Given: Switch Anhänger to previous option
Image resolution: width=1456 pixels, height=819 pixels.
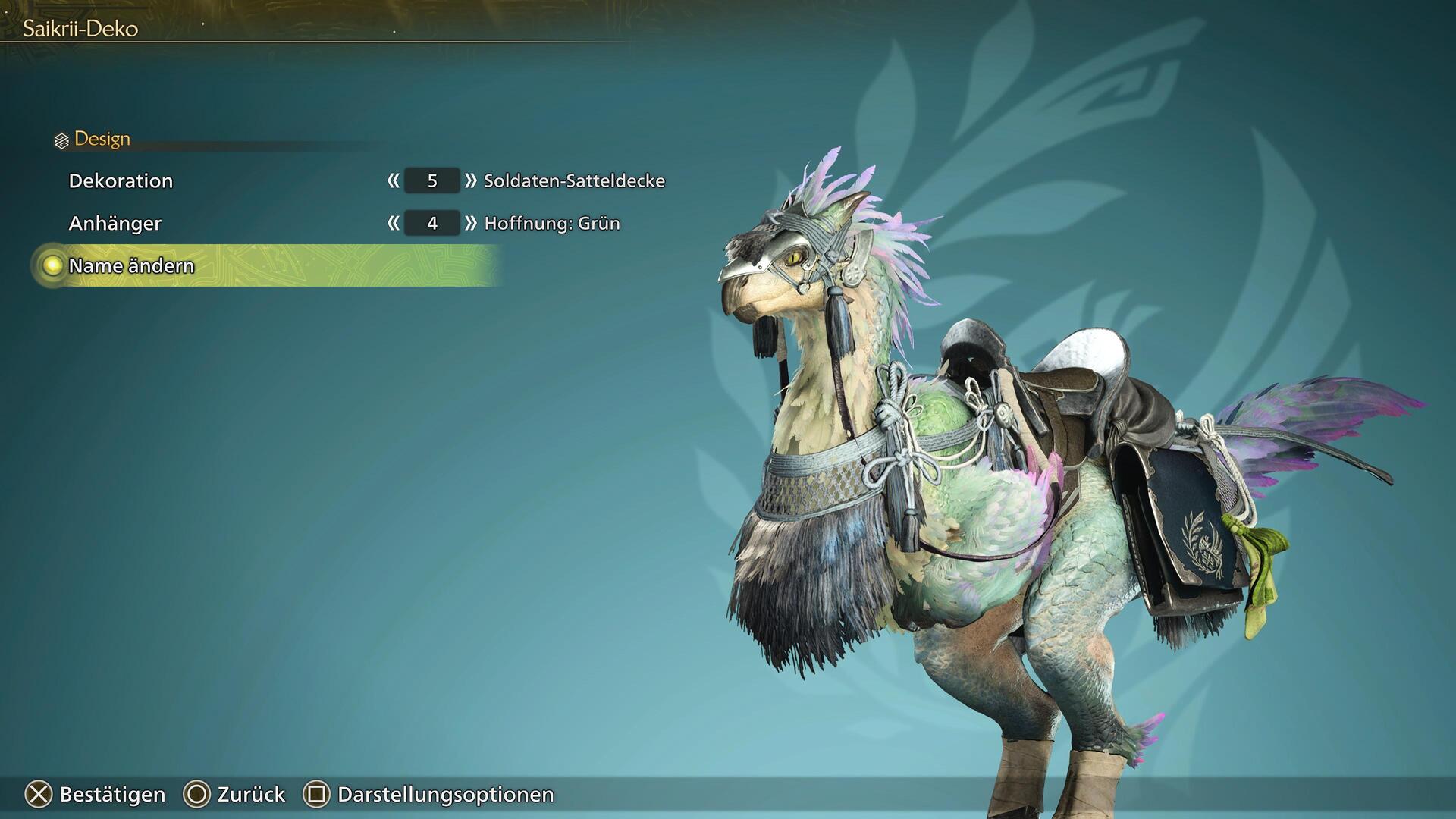Looking at the screenshot, I should [x=393, y=224].
